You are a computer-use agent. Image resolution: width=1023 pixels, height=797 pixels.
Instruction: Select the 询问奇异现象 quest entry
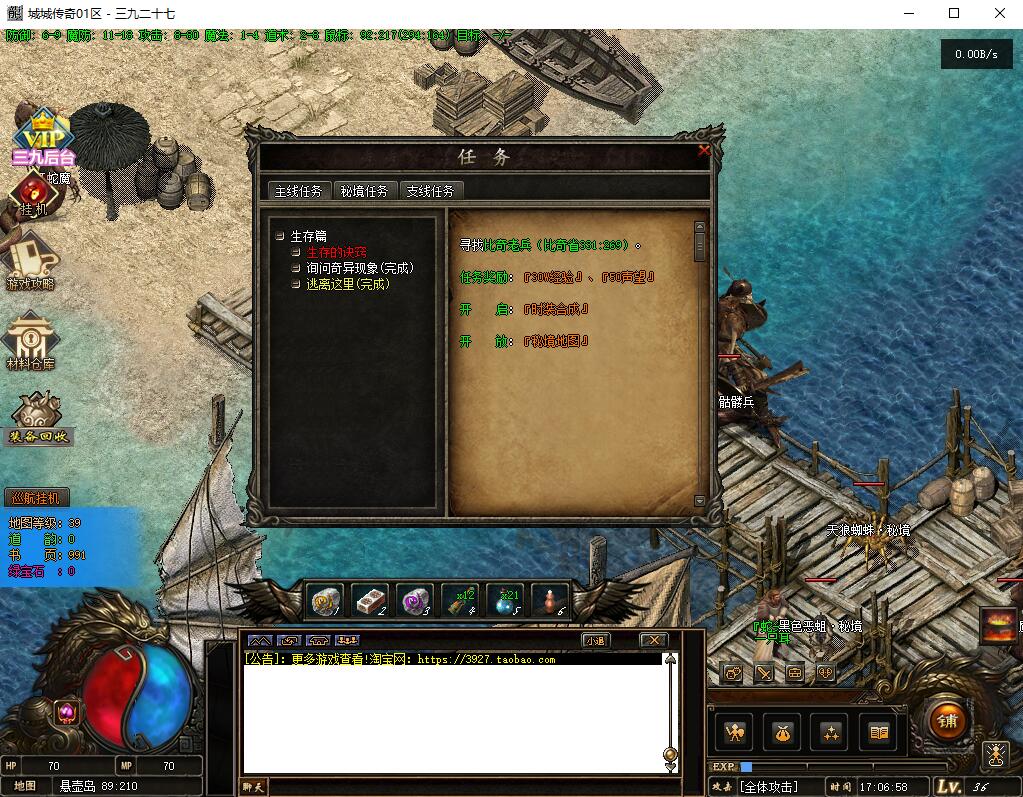(359, 268)
